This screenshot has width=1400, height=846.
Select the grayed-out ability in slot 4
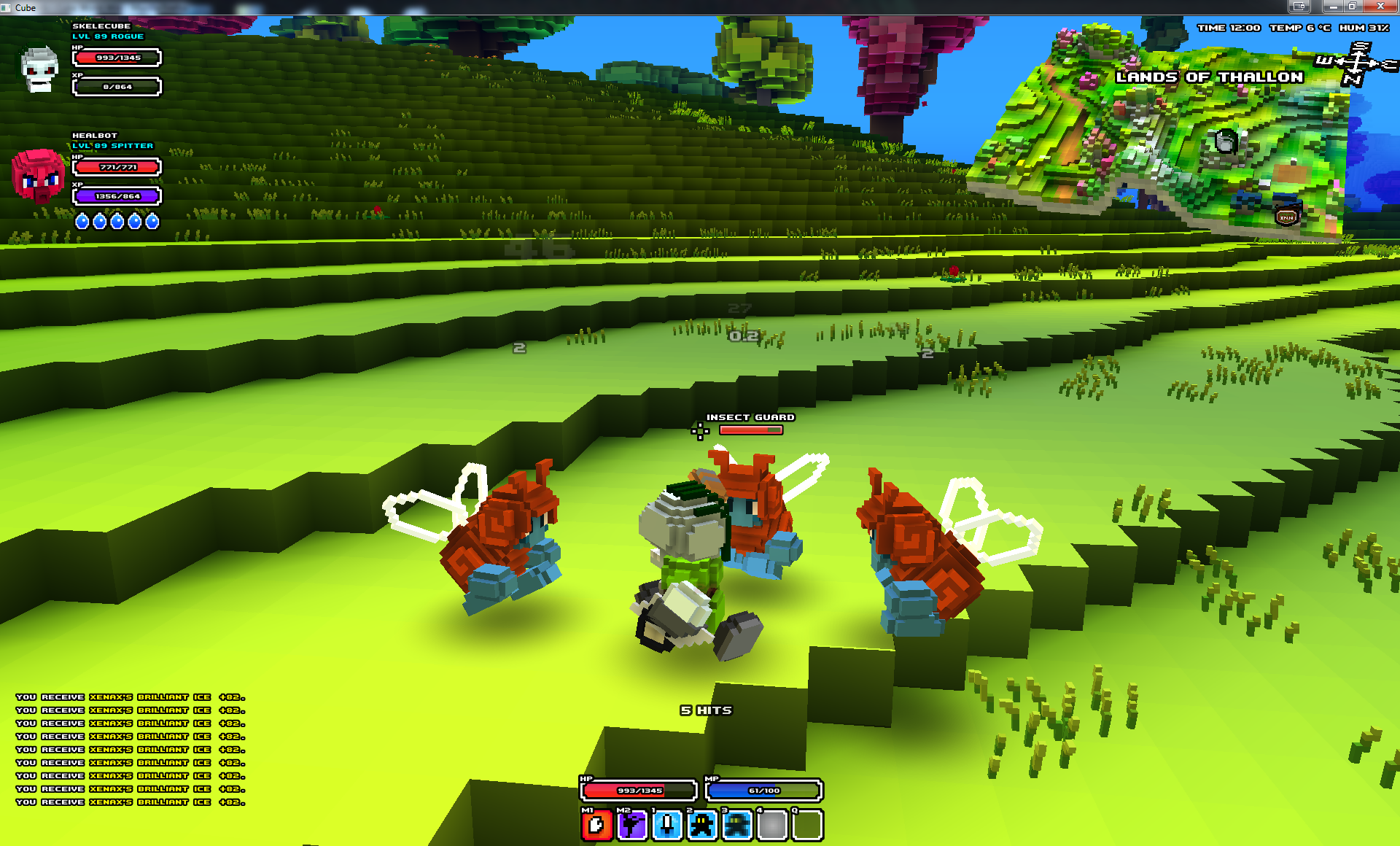click(x=773, y=825)
